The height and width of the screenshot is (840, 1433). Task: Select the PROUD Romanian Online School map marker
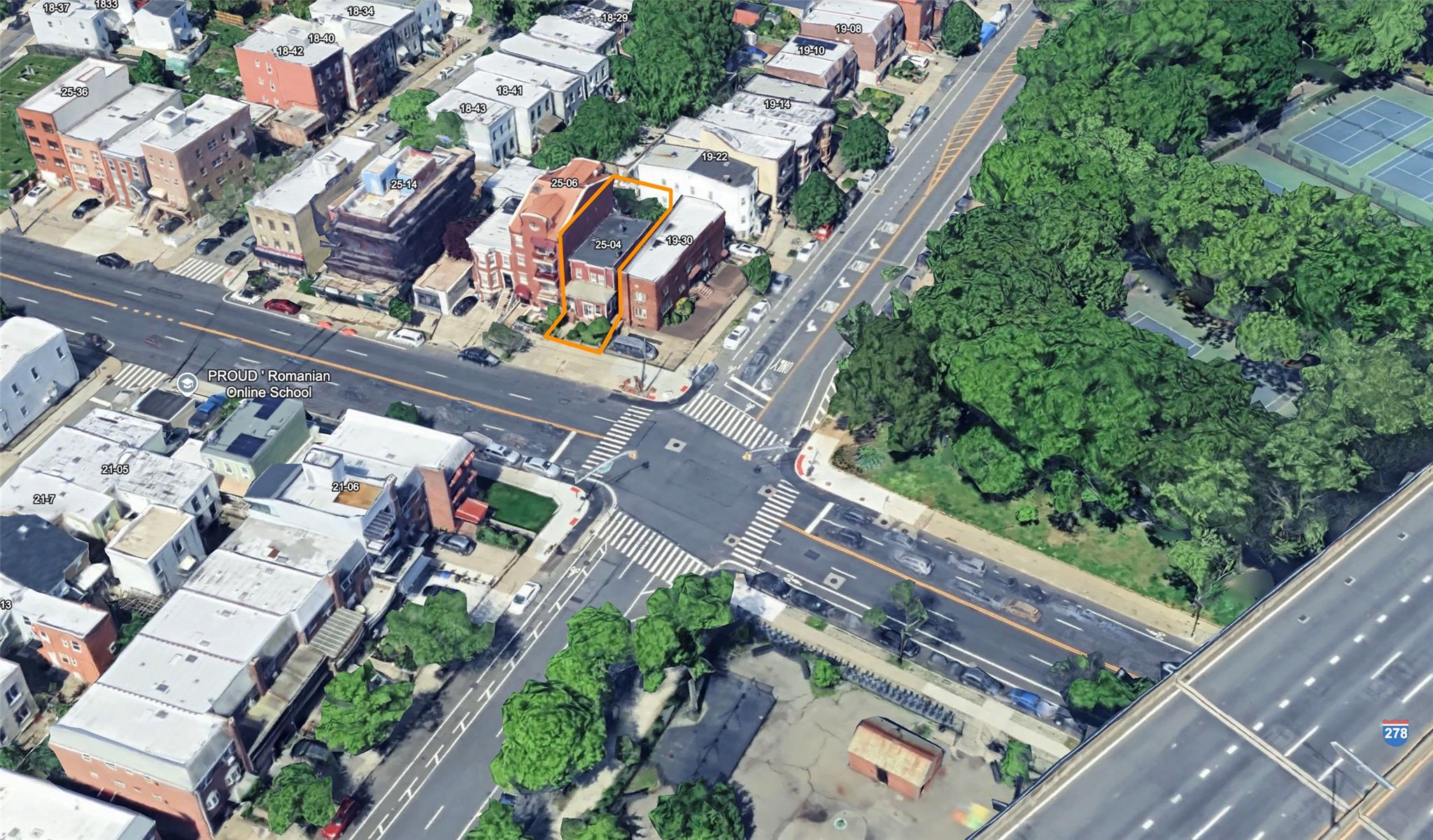(186, 384)
